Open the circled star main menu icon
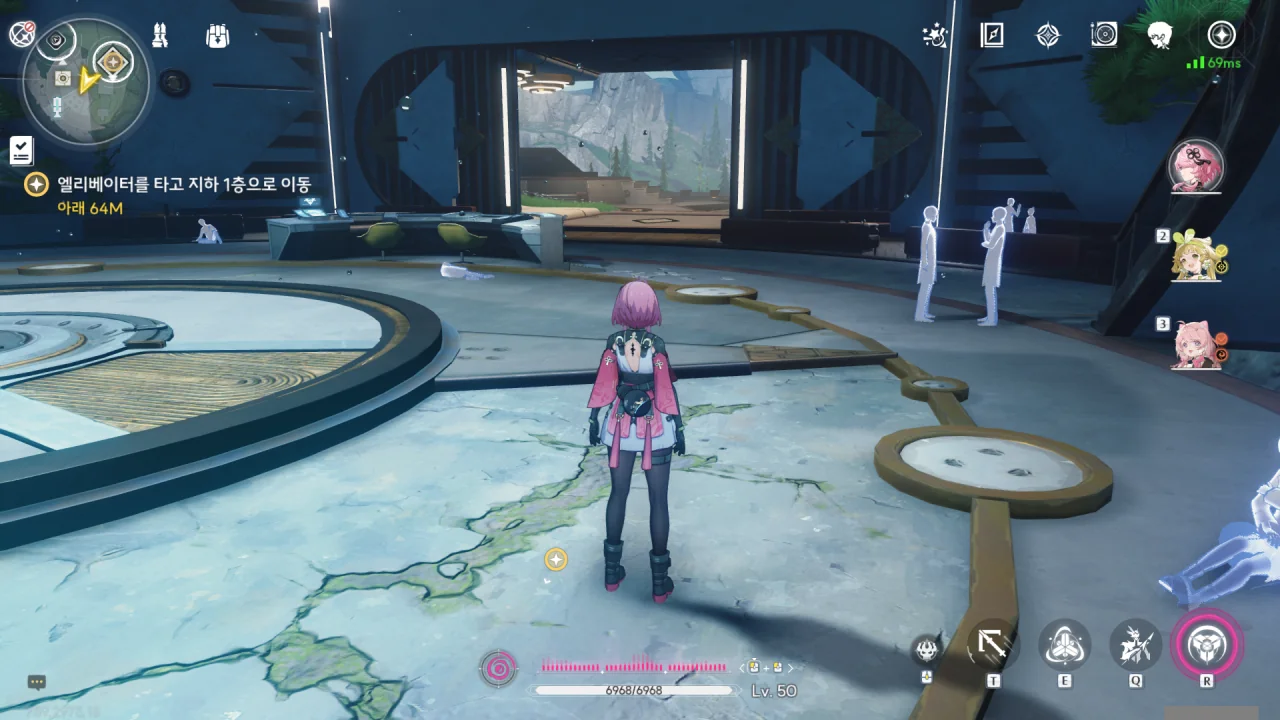 (1221, 35)
